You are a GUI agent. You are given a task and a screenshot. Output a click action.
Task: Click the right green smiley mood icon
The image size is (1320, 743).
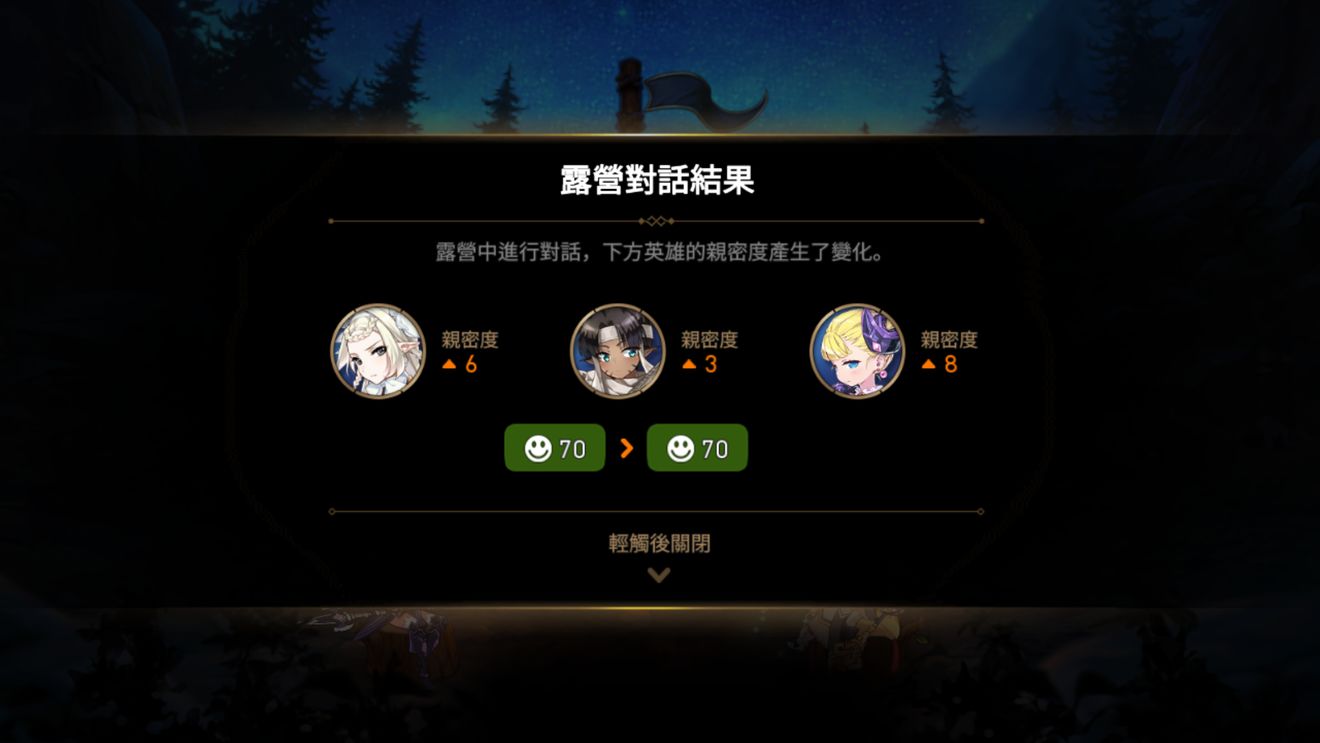681,448
